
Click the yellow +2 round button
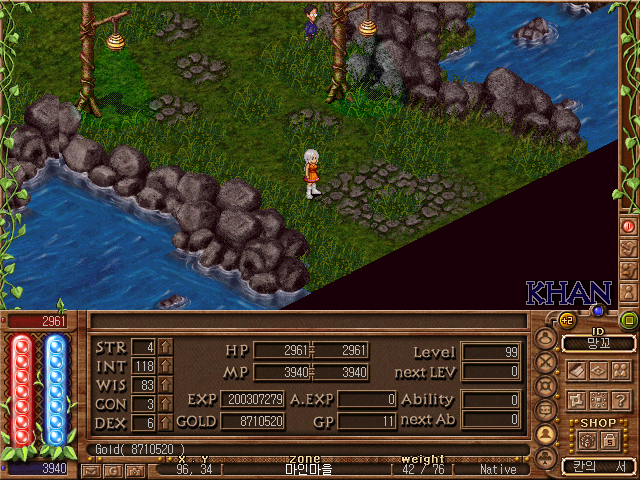click(x=565, y=320)
